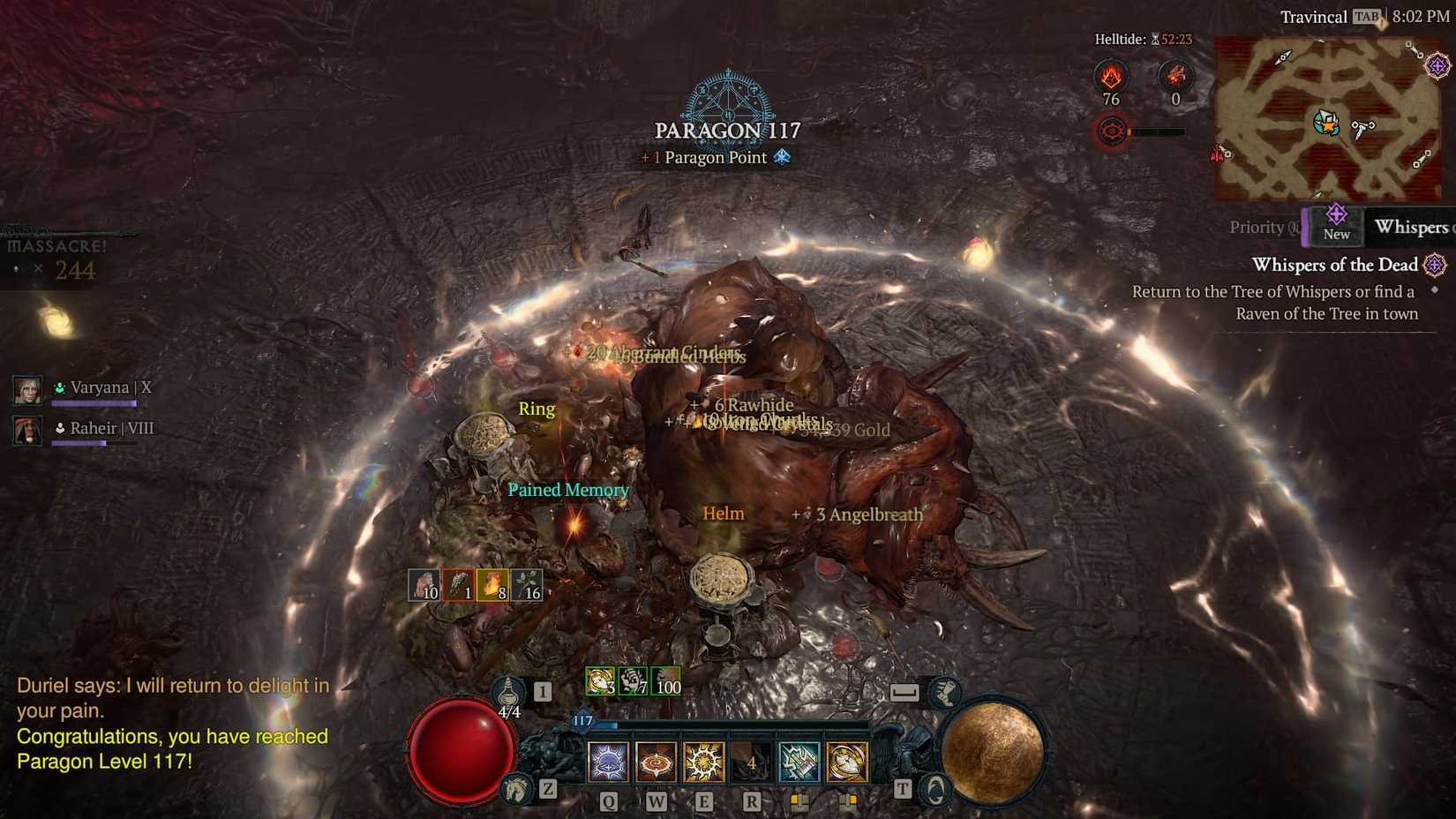1456x819 pixels.
Task: Click the Baneful Hearts counter icon
Action: tap(1175, 77)
